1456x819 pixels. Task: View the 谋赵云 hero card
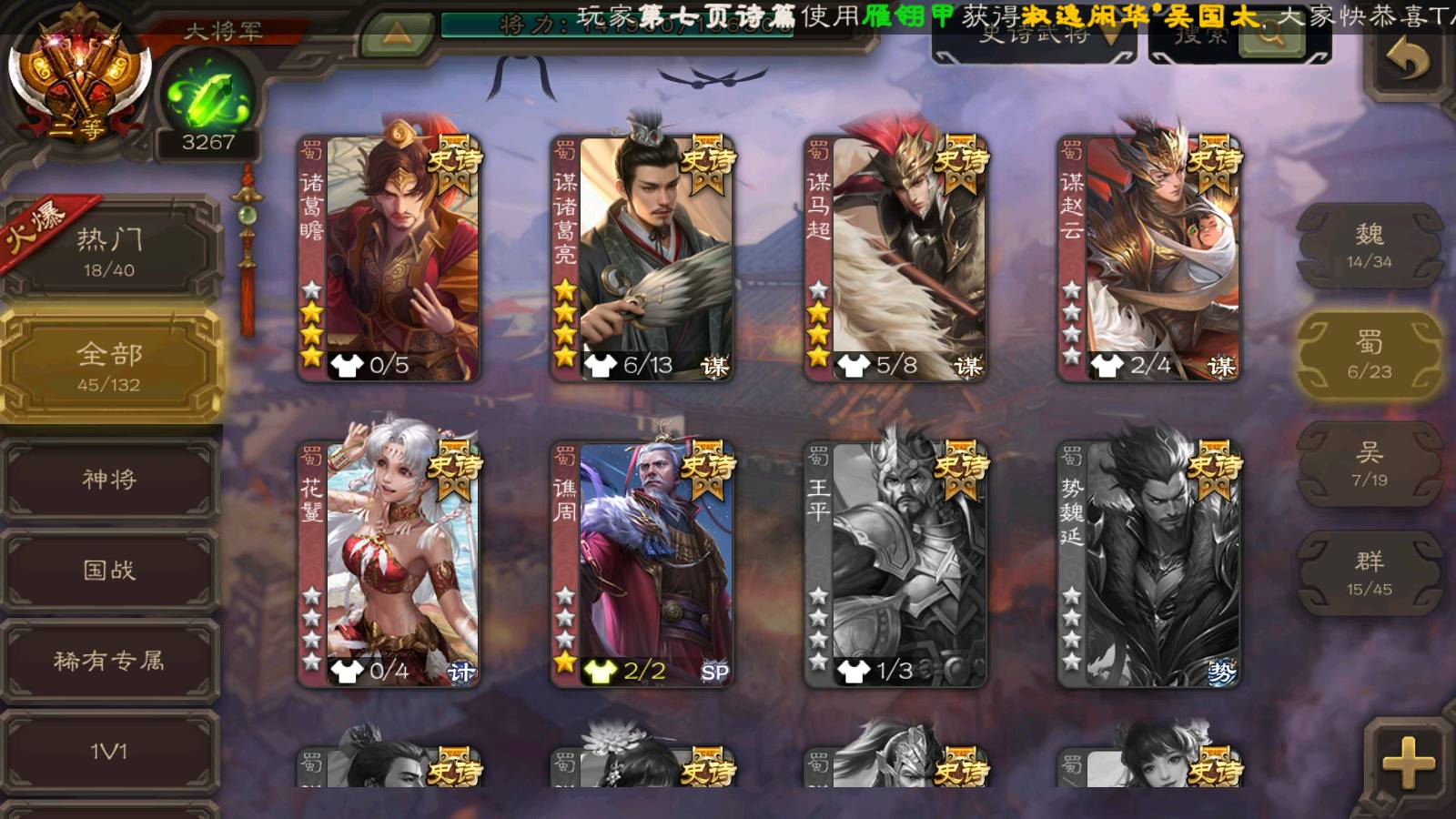(x=1148, y=259)
